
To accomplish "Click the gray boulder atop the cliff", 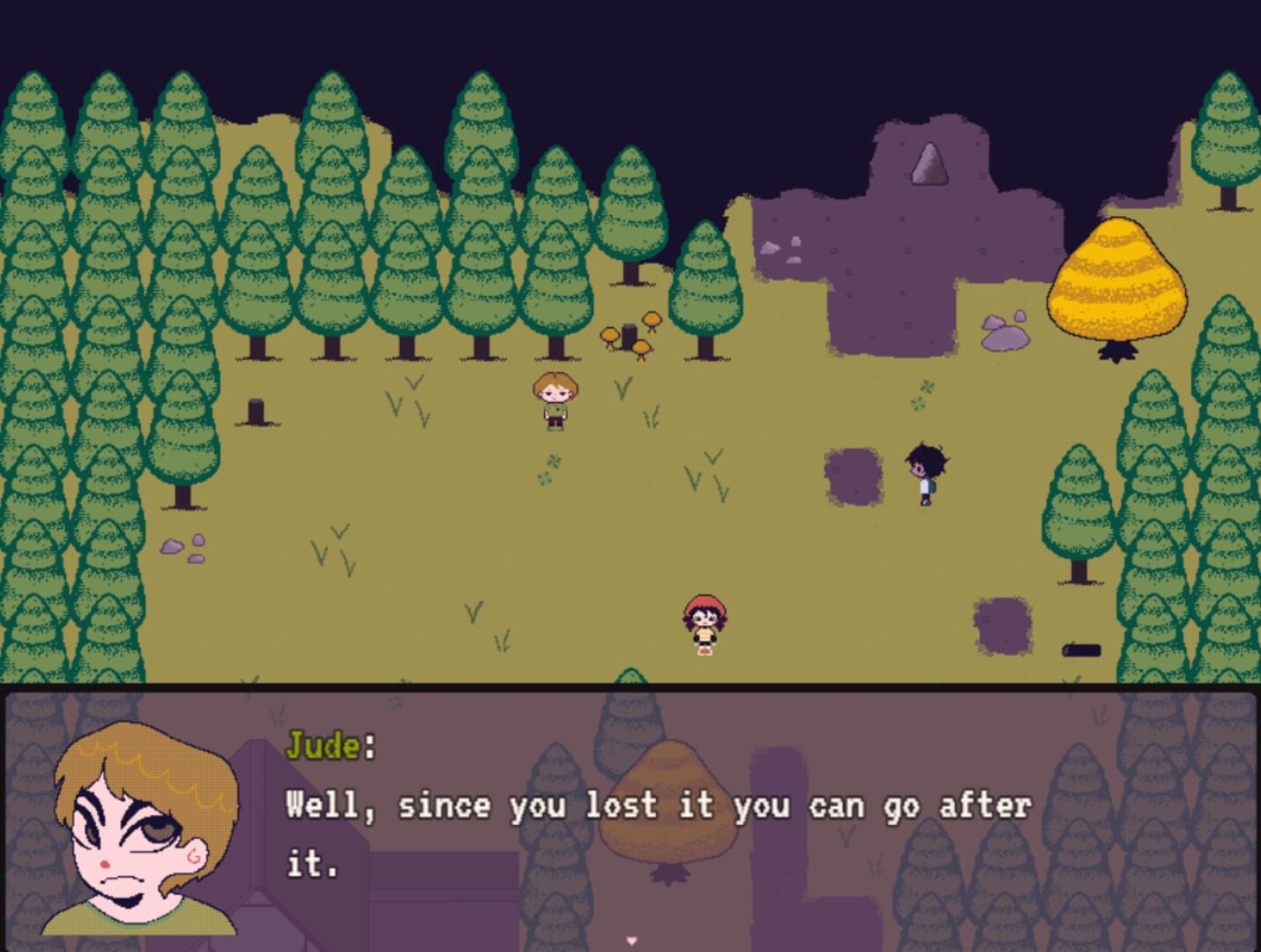I will (x=929, y=163).
